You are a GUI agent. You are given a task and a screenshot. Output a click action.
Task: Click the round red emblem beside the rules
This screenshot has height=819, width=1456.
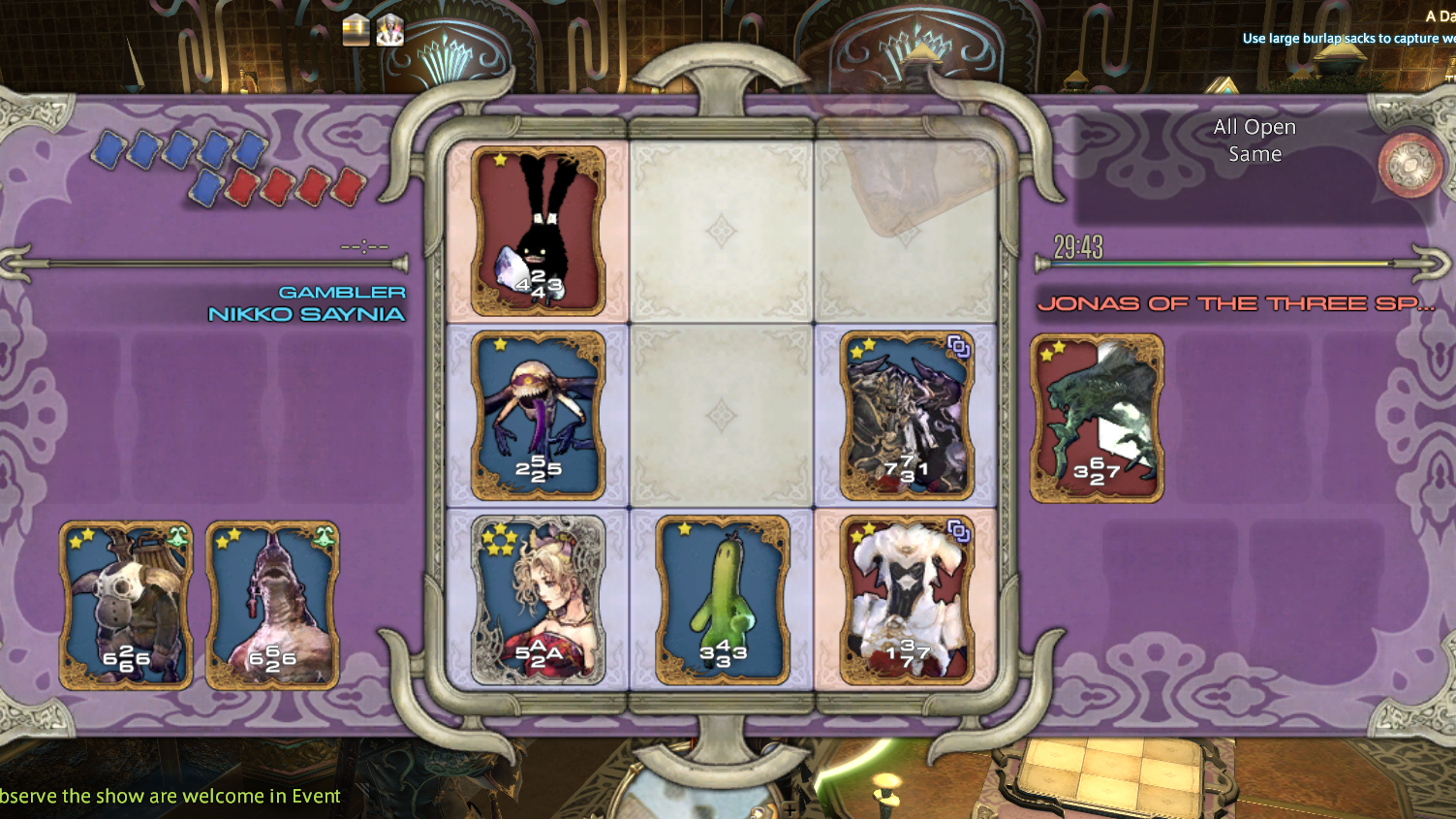coord(1410,165)
